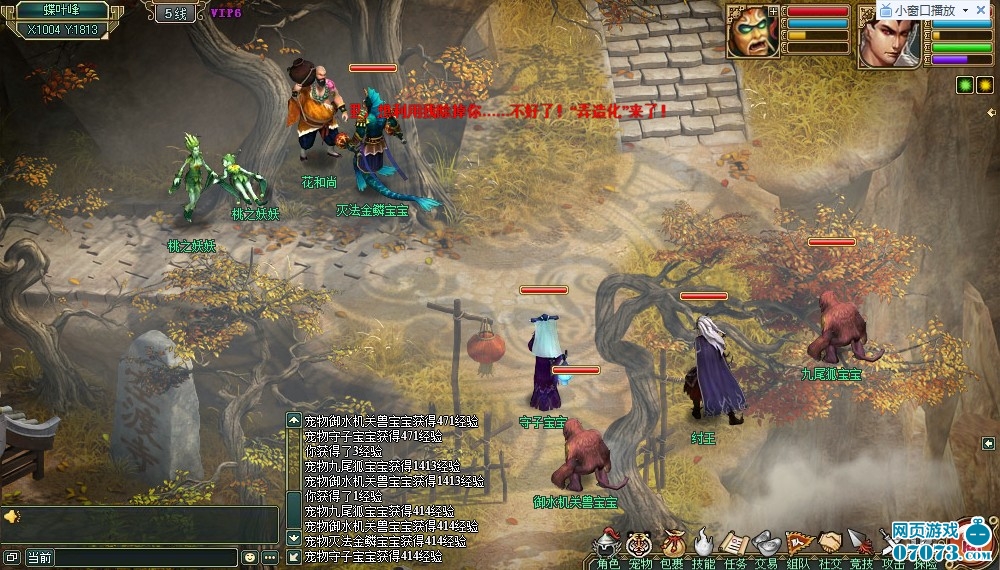The image size is (1000, 570).
Task: Open the 组队 team flag menu
Action: (798, 545)
